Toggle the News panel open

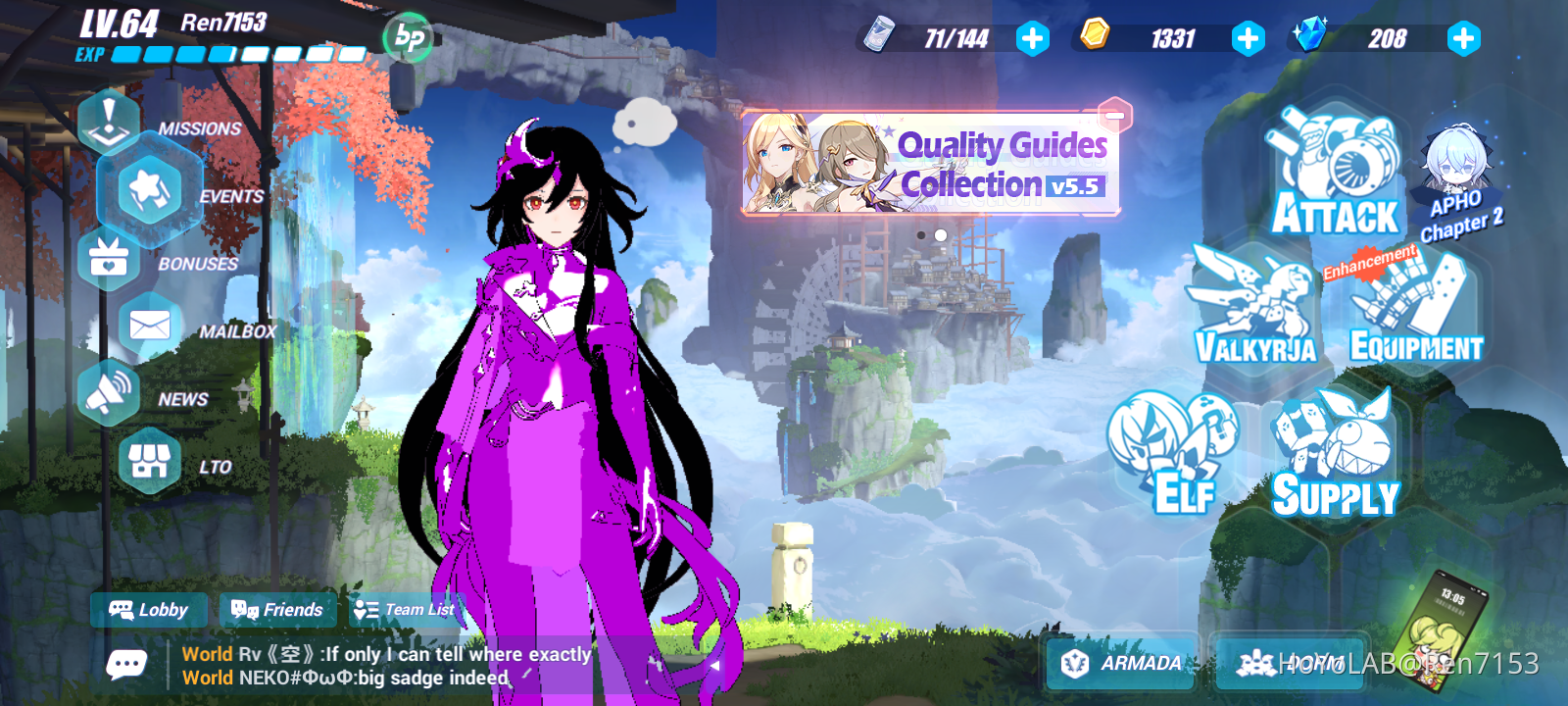[110, 391]
